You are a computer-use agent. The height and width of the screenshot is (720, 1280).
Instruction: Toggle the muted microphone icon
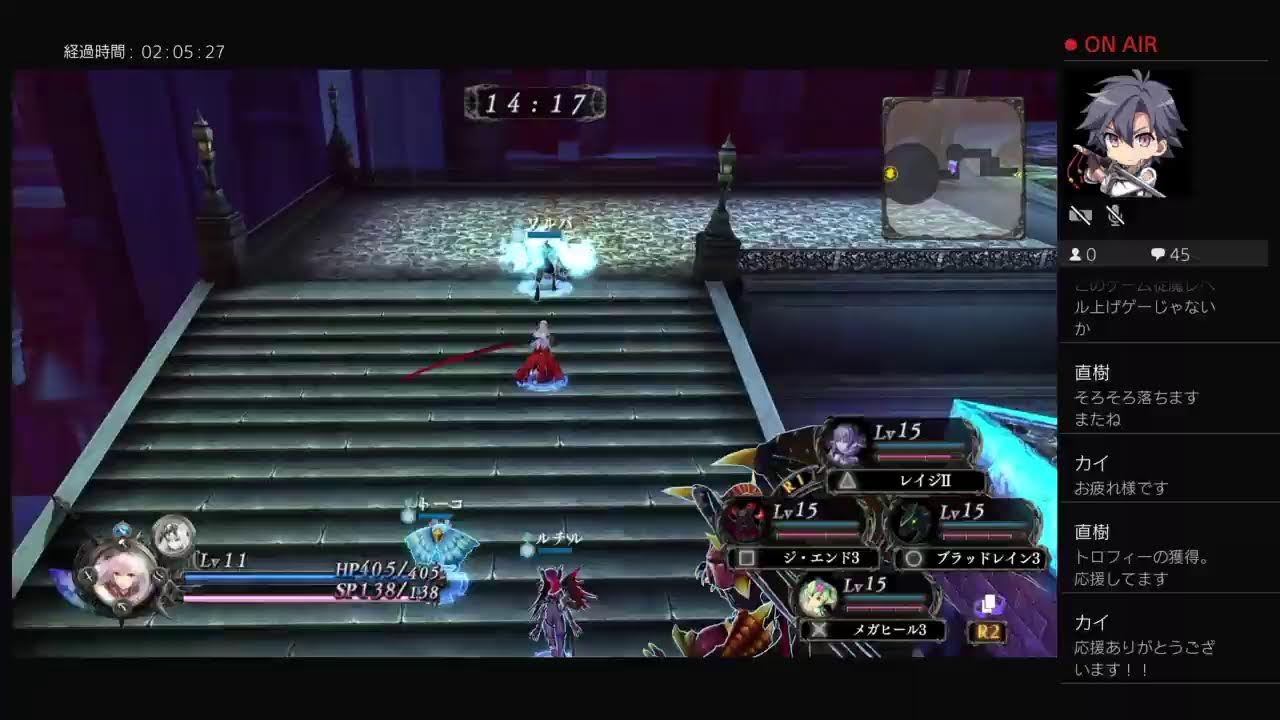click(x=1116, y=215)
